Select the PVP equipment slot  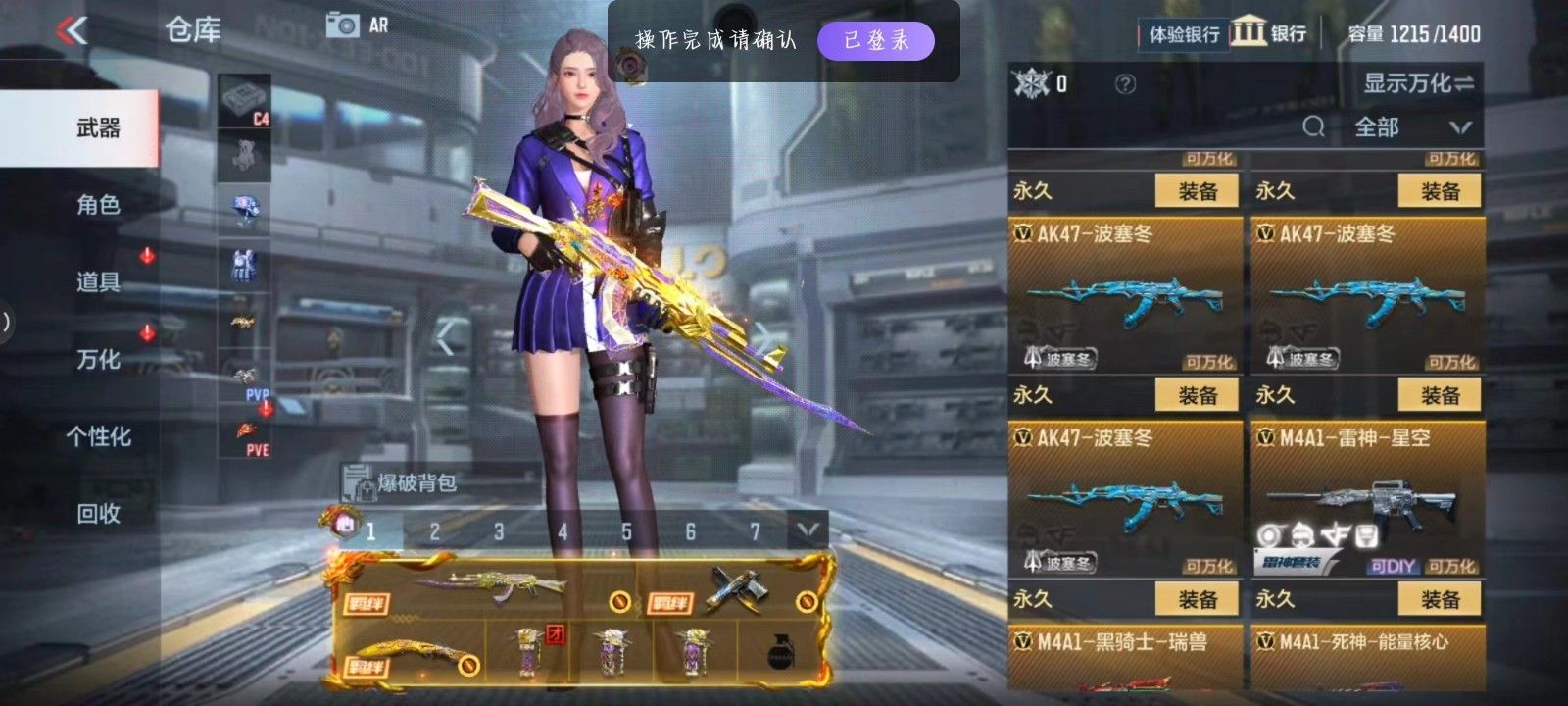click(x=248, y=382)
